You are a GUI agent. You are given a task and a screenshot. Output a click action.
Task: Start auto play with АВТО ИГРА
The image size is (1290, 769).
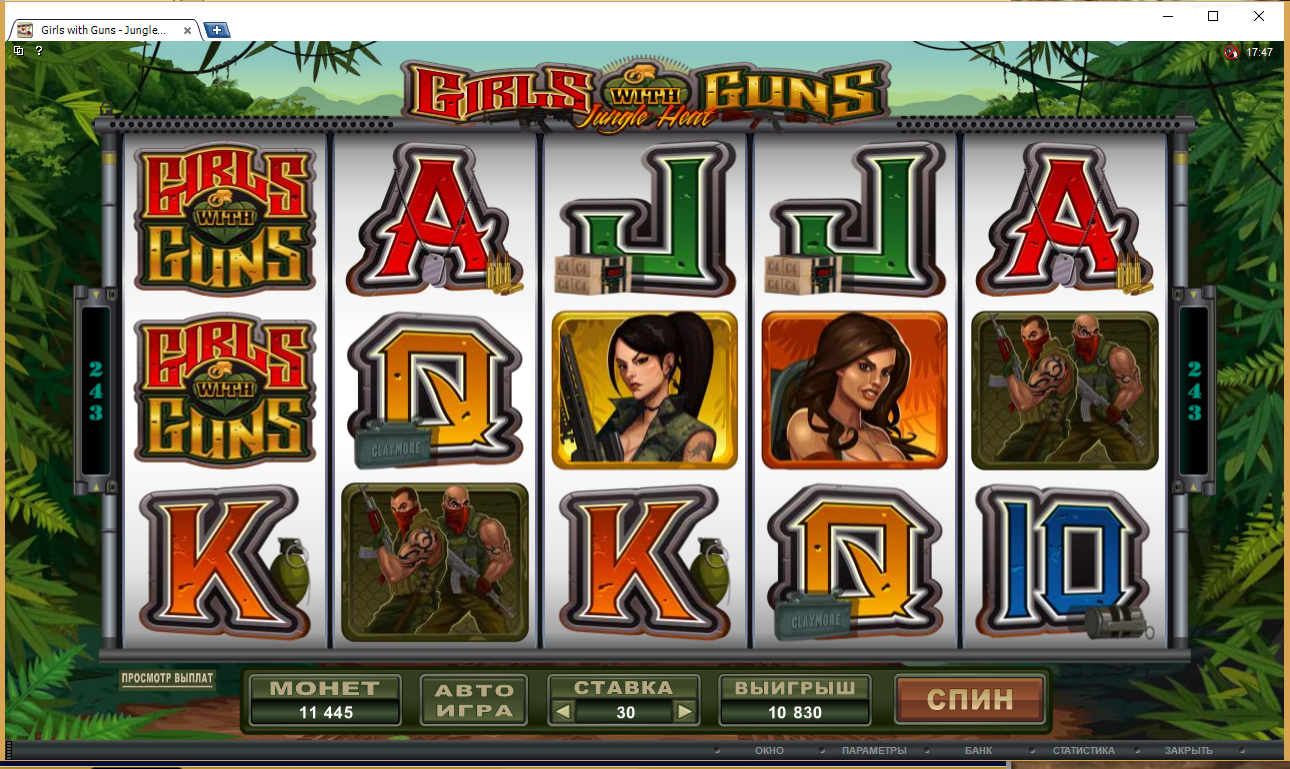tap(474, 699)
